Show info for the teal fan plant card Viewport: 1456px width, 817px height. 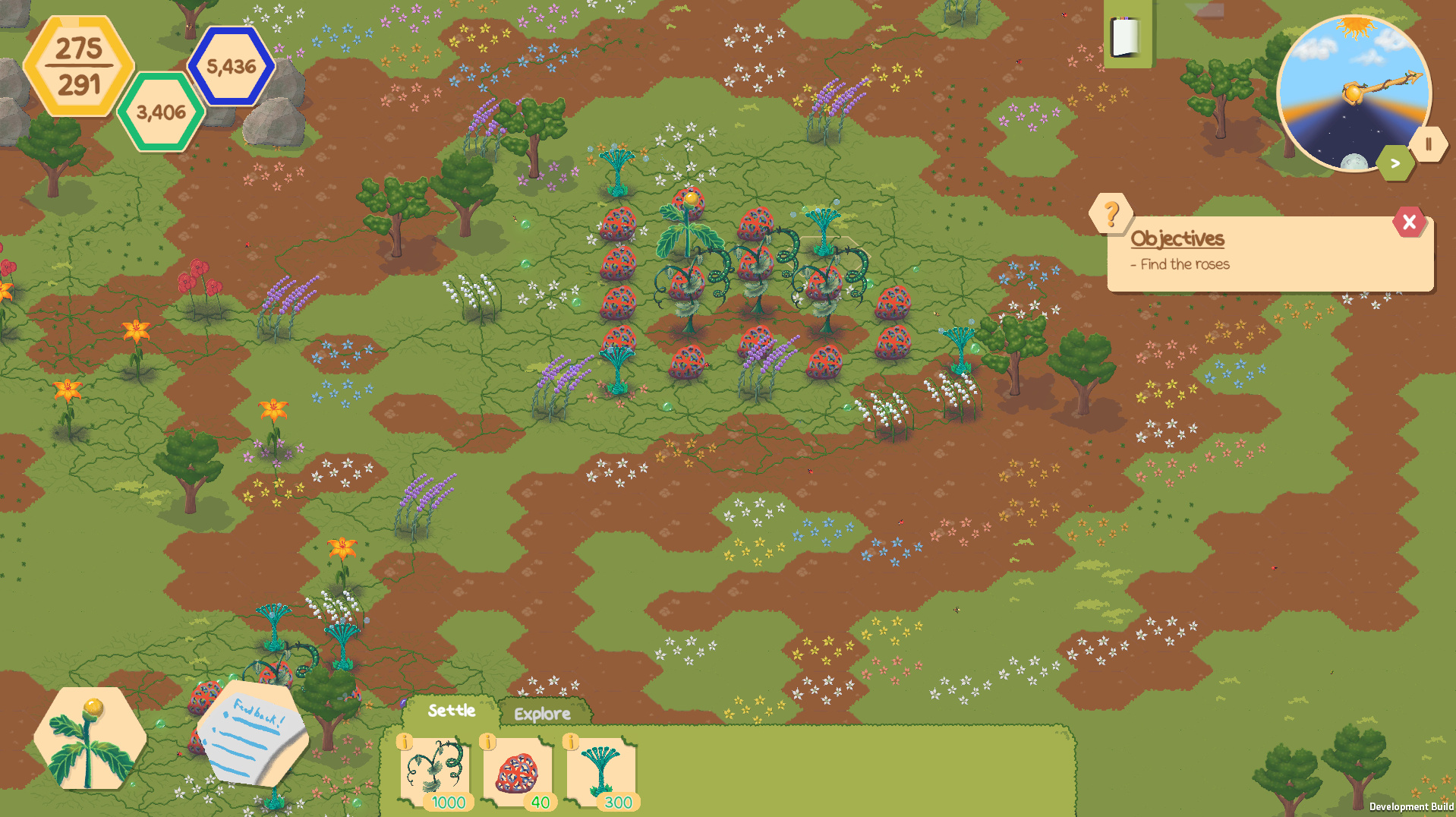pos(571,742)
